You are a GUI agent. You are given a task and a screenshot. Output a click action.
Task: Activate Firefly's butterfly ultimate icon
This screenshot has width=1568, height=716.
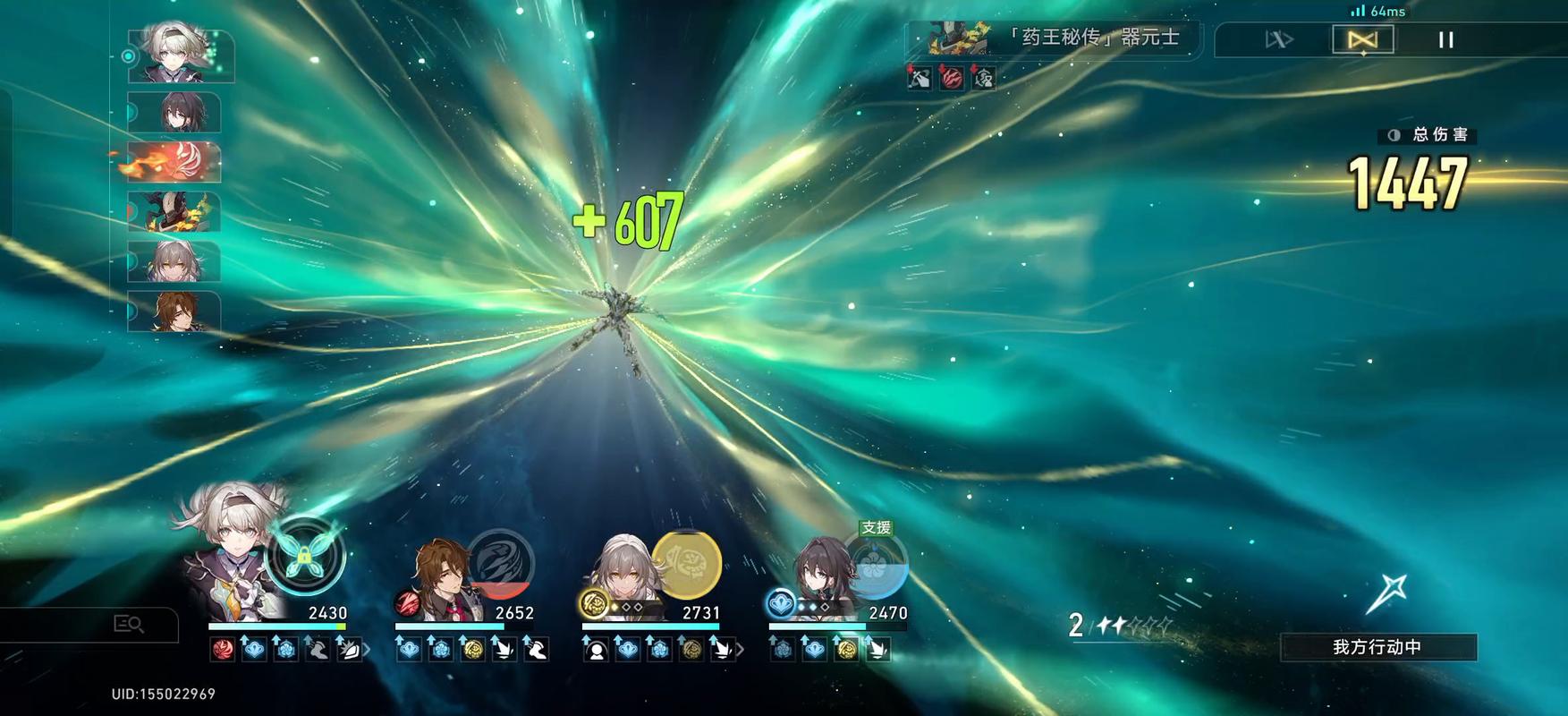pyautogui.click(x=305, y=557)
